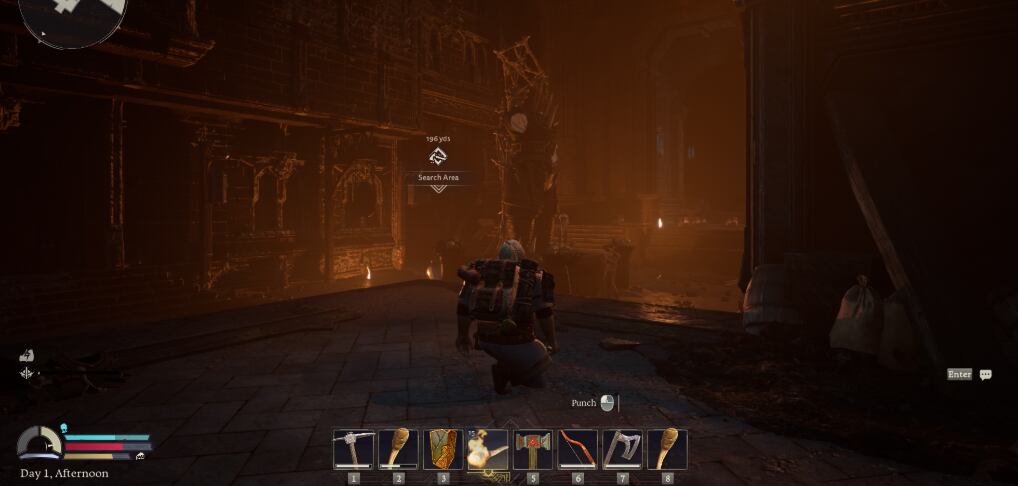Select the club in hotbar slot 8
Screen dimensions: 1018x486
tap(667, 449)
